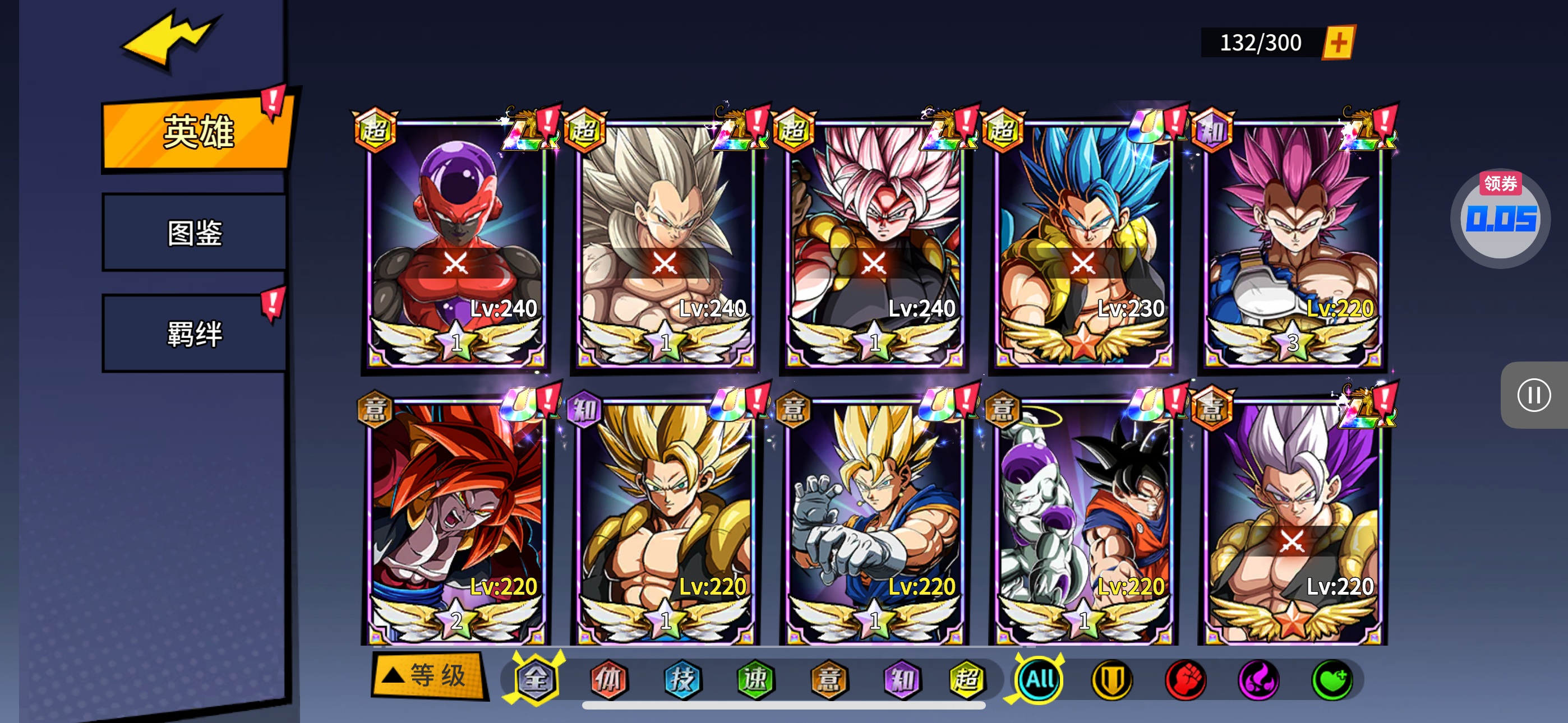Screen dimensions: 1568x723
Task: Expand hero capacity with the plus button
Action: (x=1338, y=43)
